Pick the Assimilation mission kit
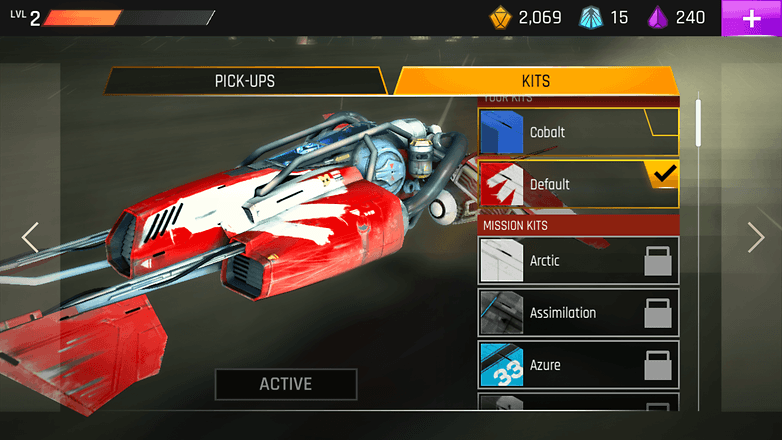Viewport: 782px width, 440px height. click(x=578, y=313)
